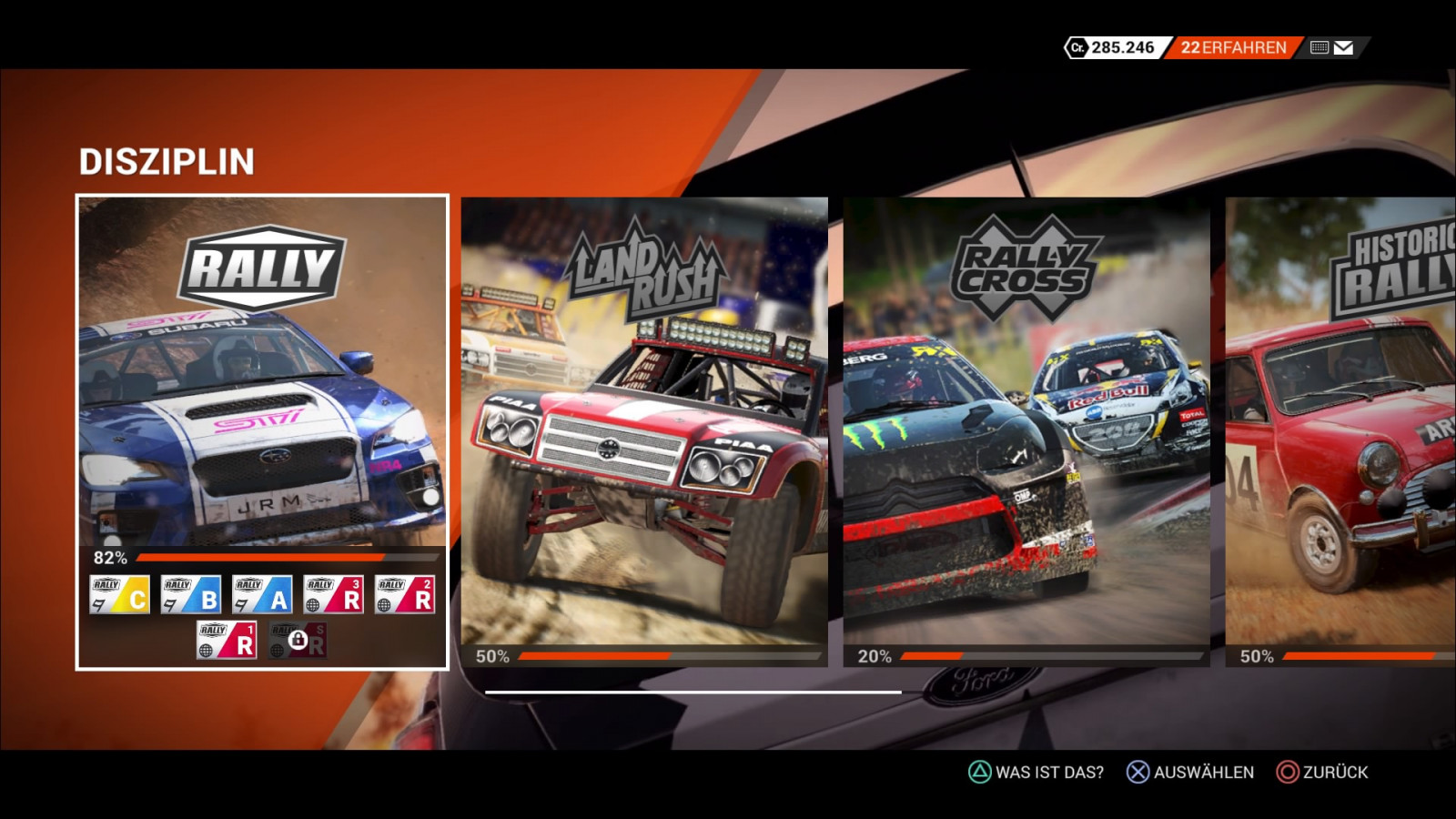
Task: Choose the red Rally R1 license badge
Action: pos(227,640)
